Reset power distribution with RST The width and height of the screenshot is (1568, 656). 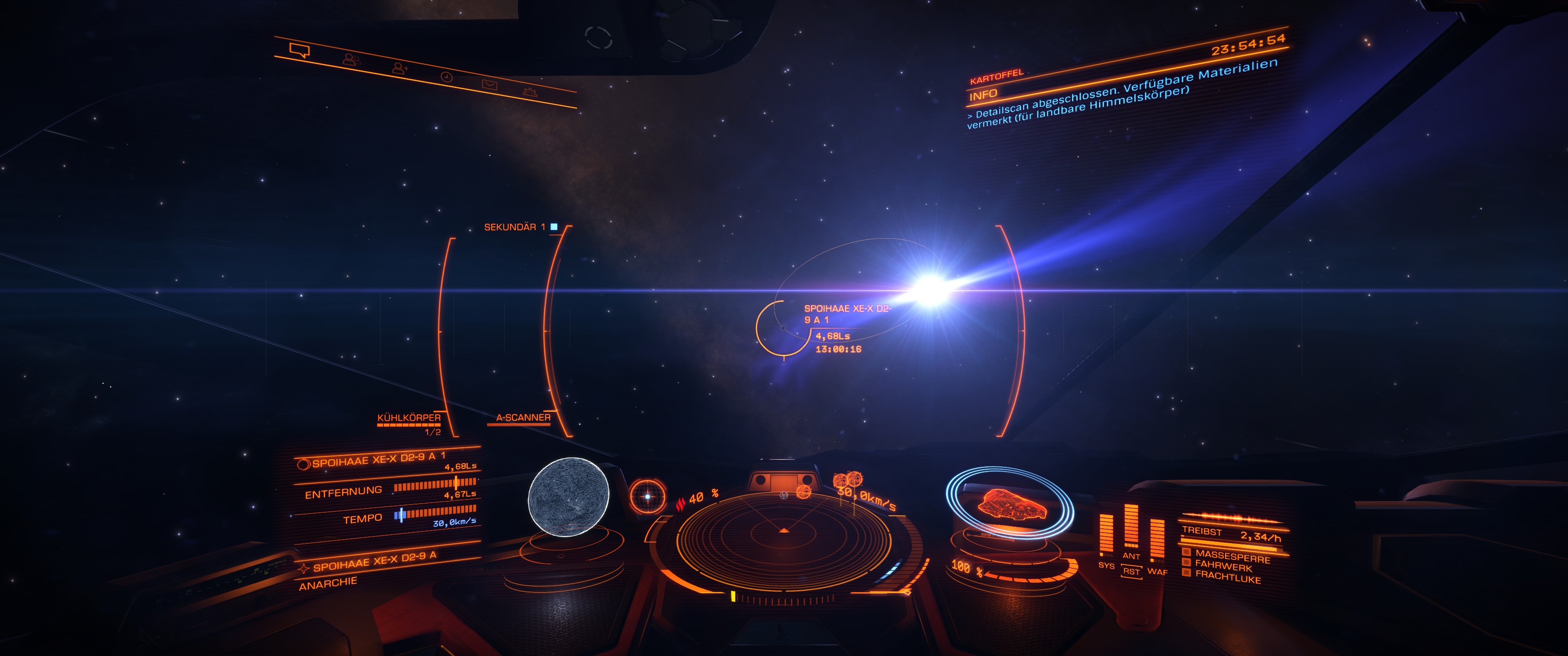tap(1131, 571)
